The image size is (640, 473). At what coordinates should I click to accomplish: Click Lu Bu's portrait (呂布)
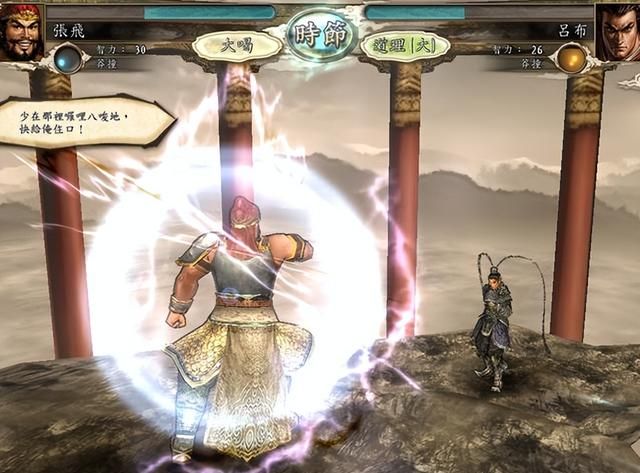click(617, 30)
